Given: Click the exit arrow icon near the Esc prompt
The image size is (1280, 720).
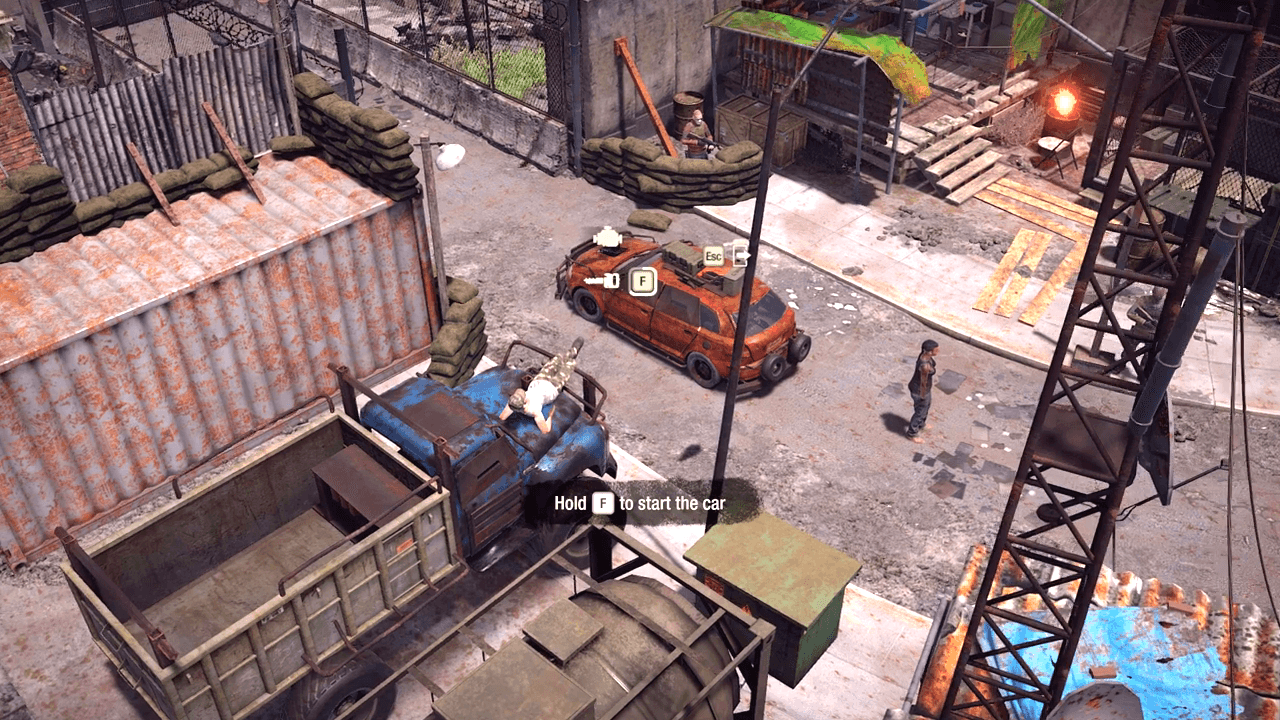Looking at the screenshot, I should 742,254.
